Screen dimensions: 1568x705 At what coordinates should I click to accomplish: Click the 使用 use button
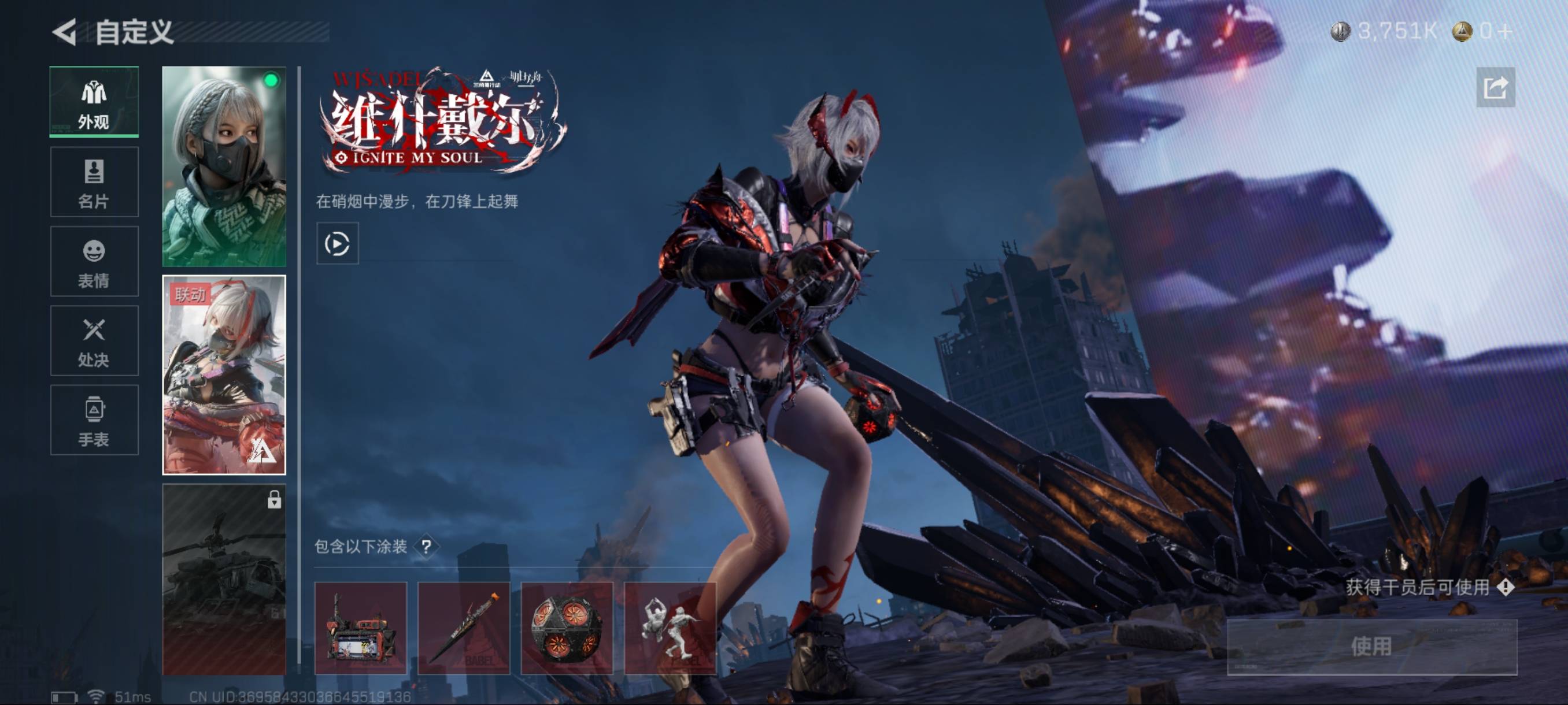point(1371,646)
